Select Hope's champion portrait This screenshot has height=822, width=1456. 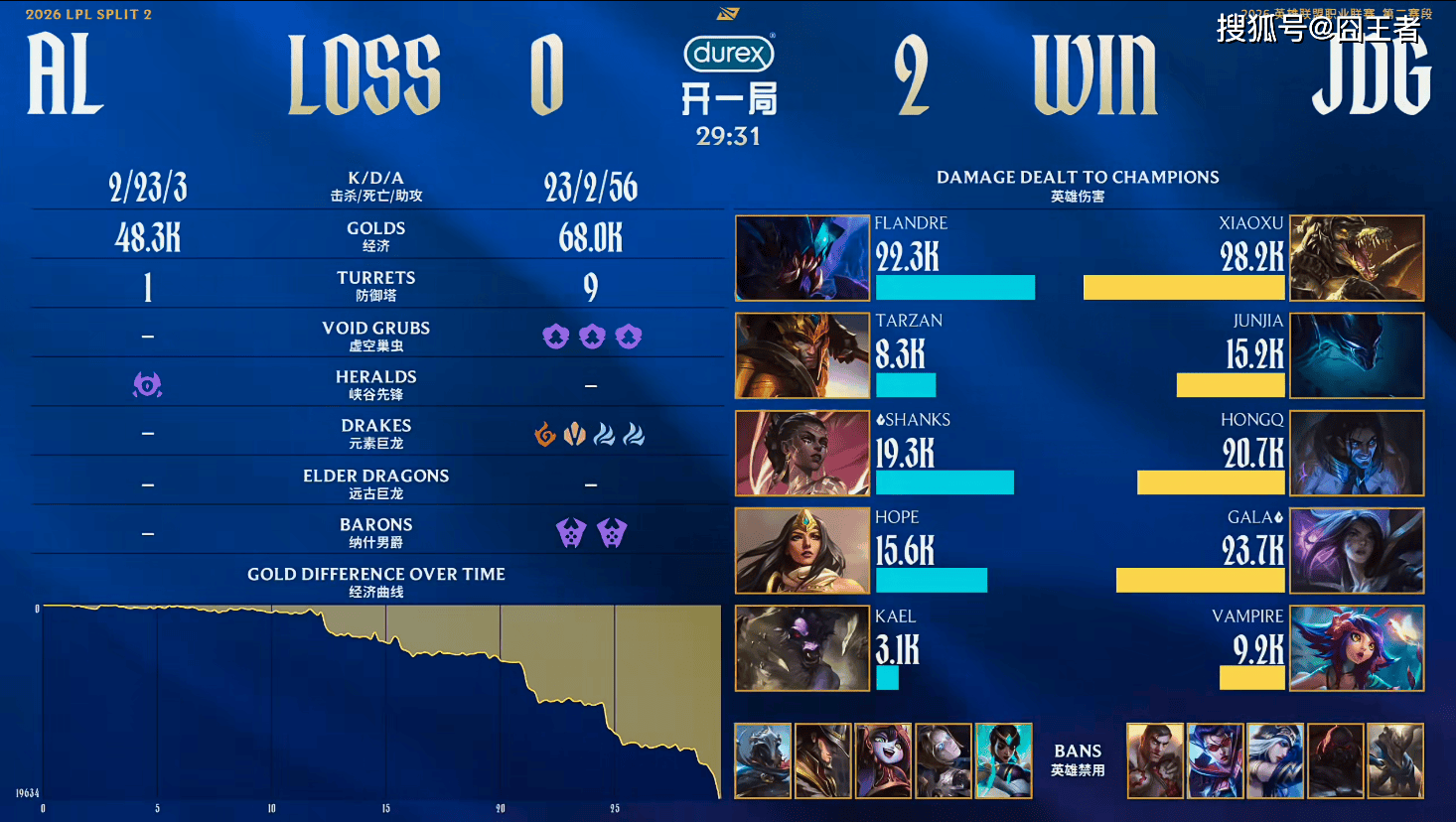[802, 550]
